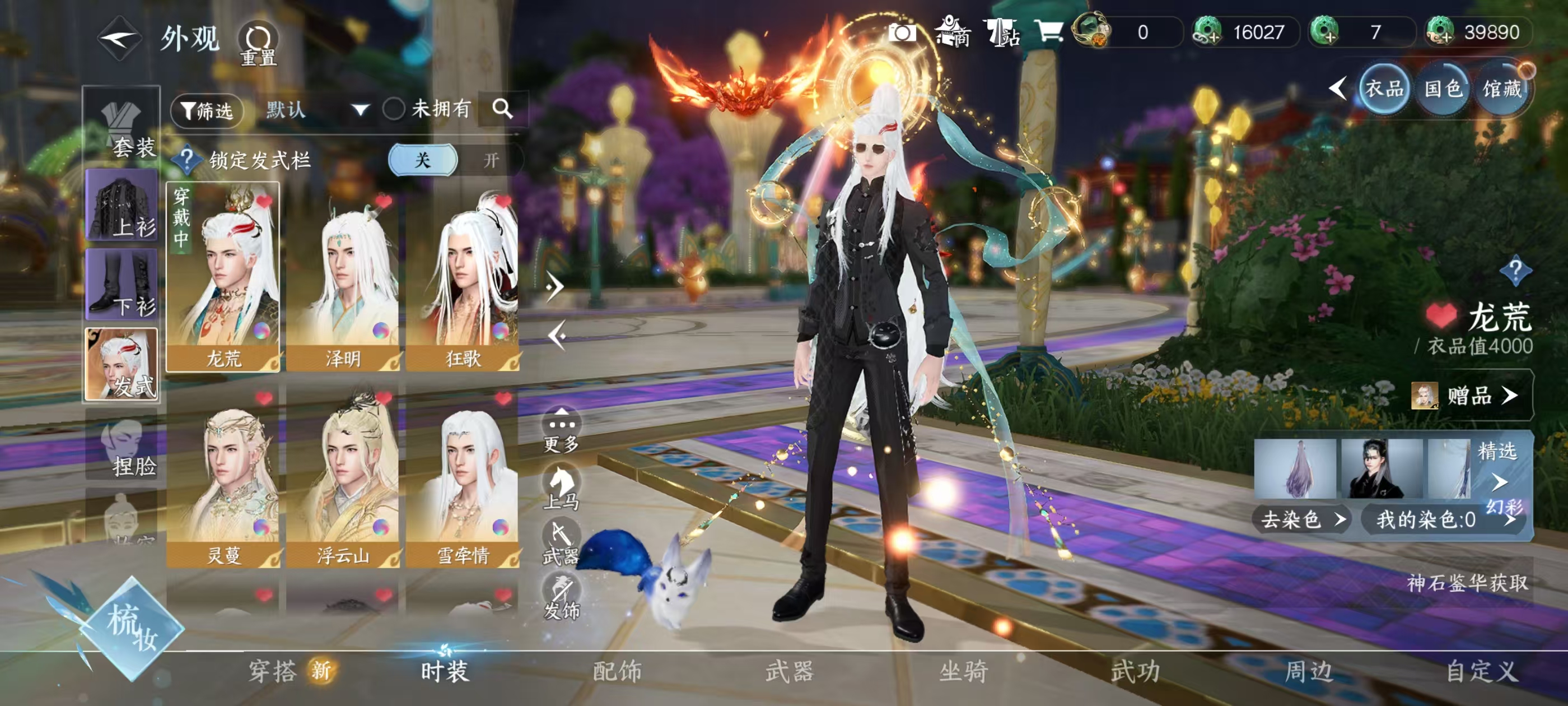Viewport: 1568px width, 706px height.
Task: Open the 赠品 gift panel
Action: pos(1471,396)
